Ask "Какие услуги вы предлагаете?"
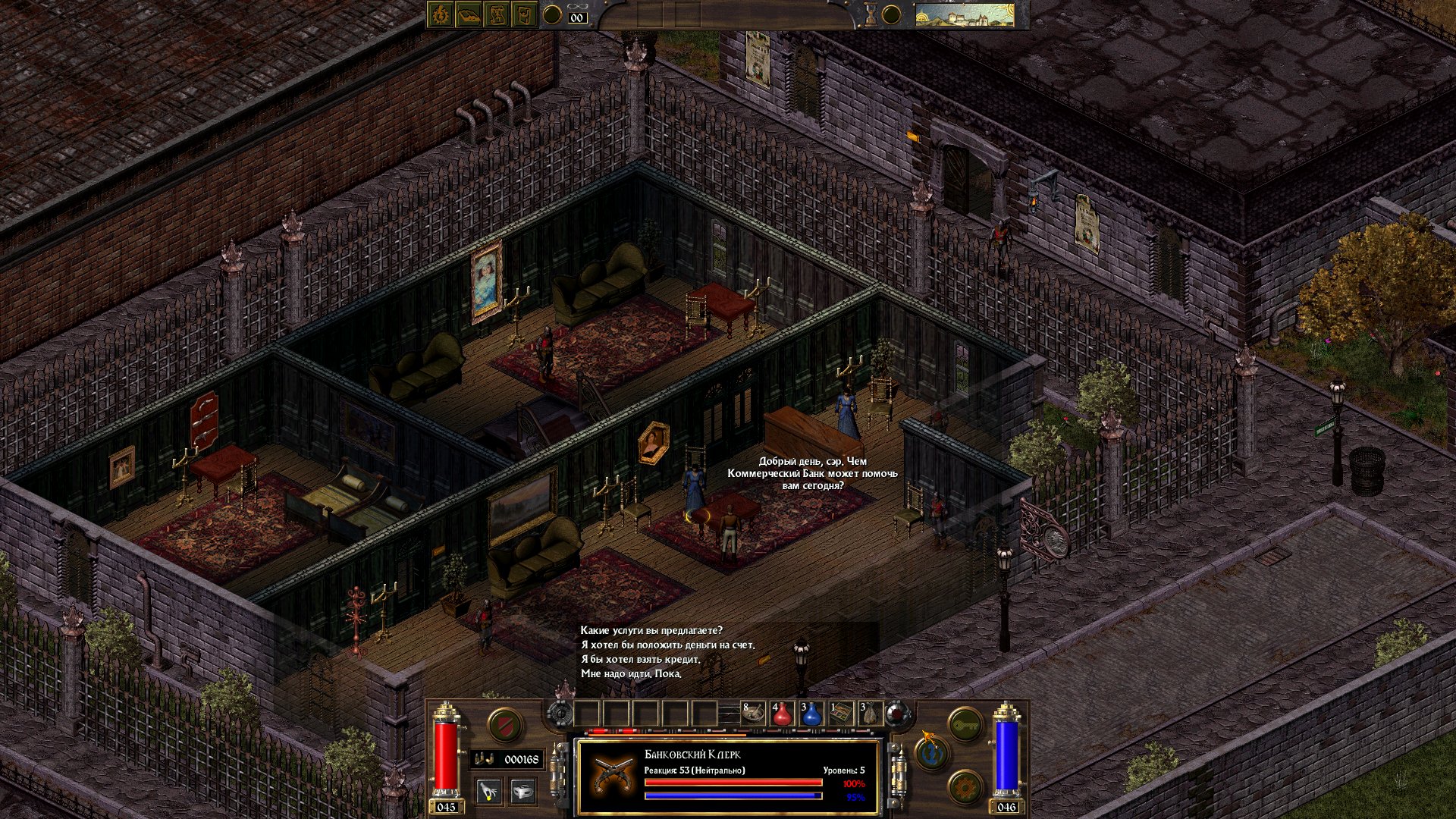This screenshot has width=1456, height=819. pyautogui.click(x=651, y=631)
